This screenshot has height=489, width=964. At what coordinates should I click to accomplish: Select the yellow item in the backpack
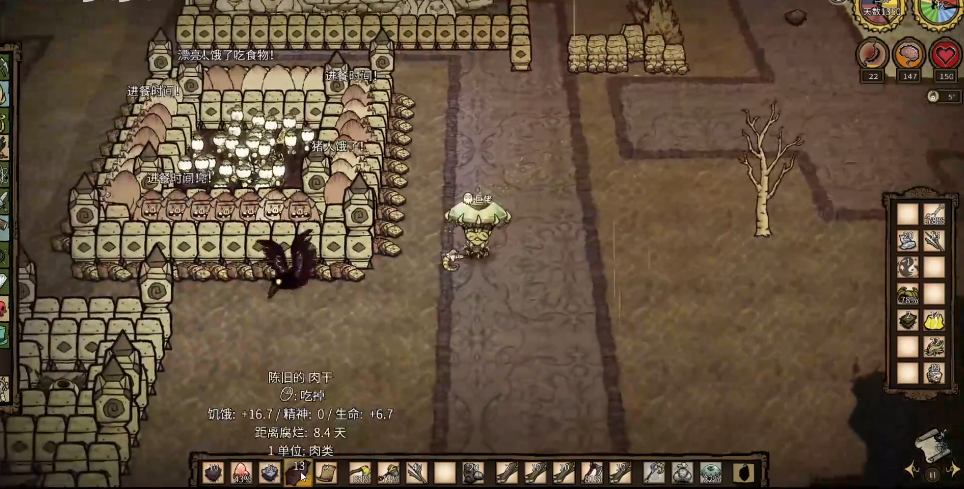(x=934, y=321)
